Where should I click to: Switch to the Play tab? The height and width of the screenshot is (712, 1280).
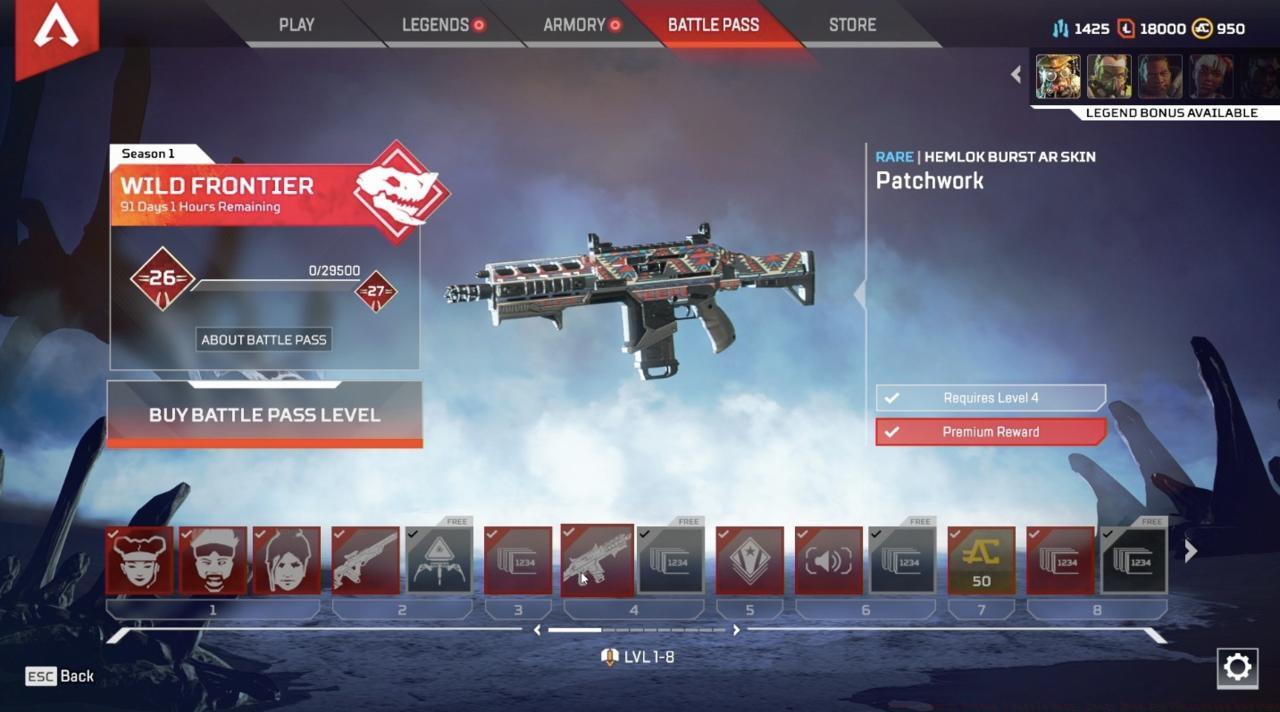point(296,25)
